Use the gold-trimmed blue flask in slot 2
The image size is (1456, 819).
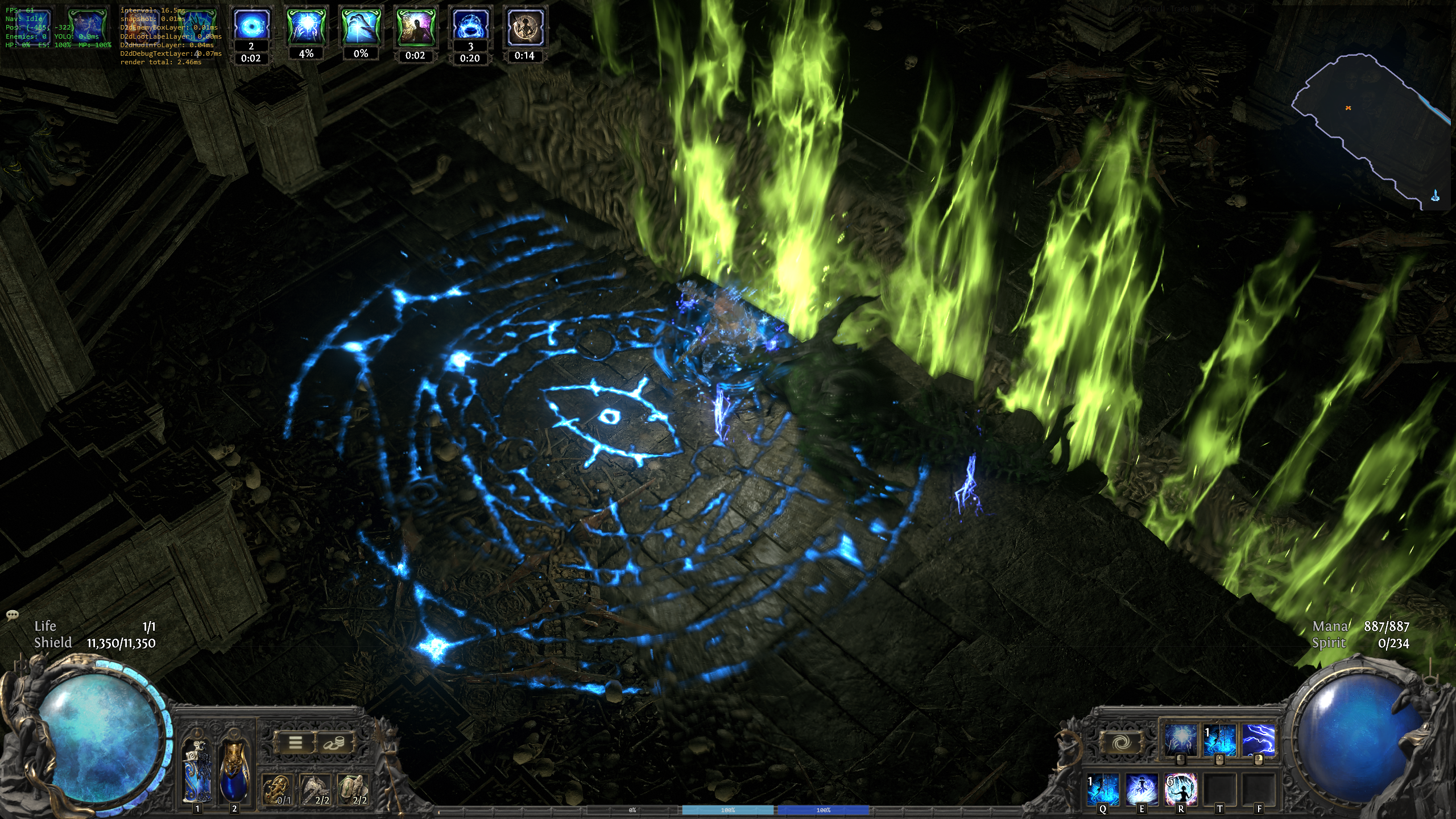234,770
